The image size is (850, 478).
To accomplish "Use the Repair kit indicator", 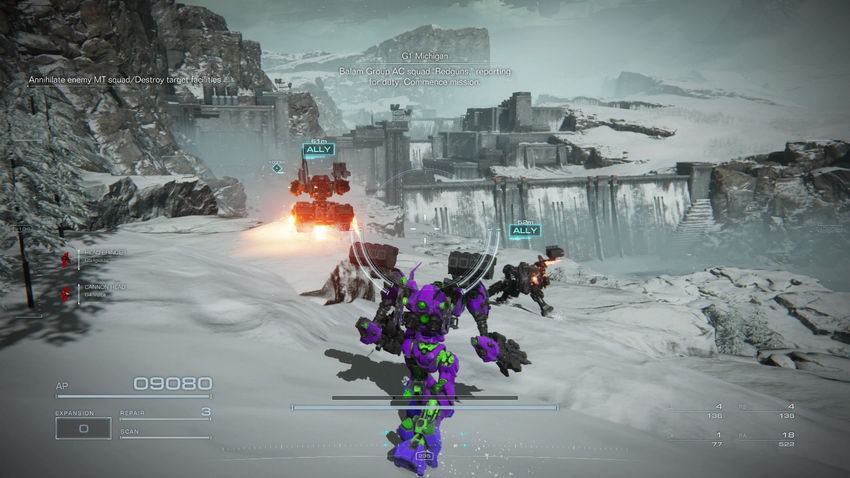I will (165, 413).
